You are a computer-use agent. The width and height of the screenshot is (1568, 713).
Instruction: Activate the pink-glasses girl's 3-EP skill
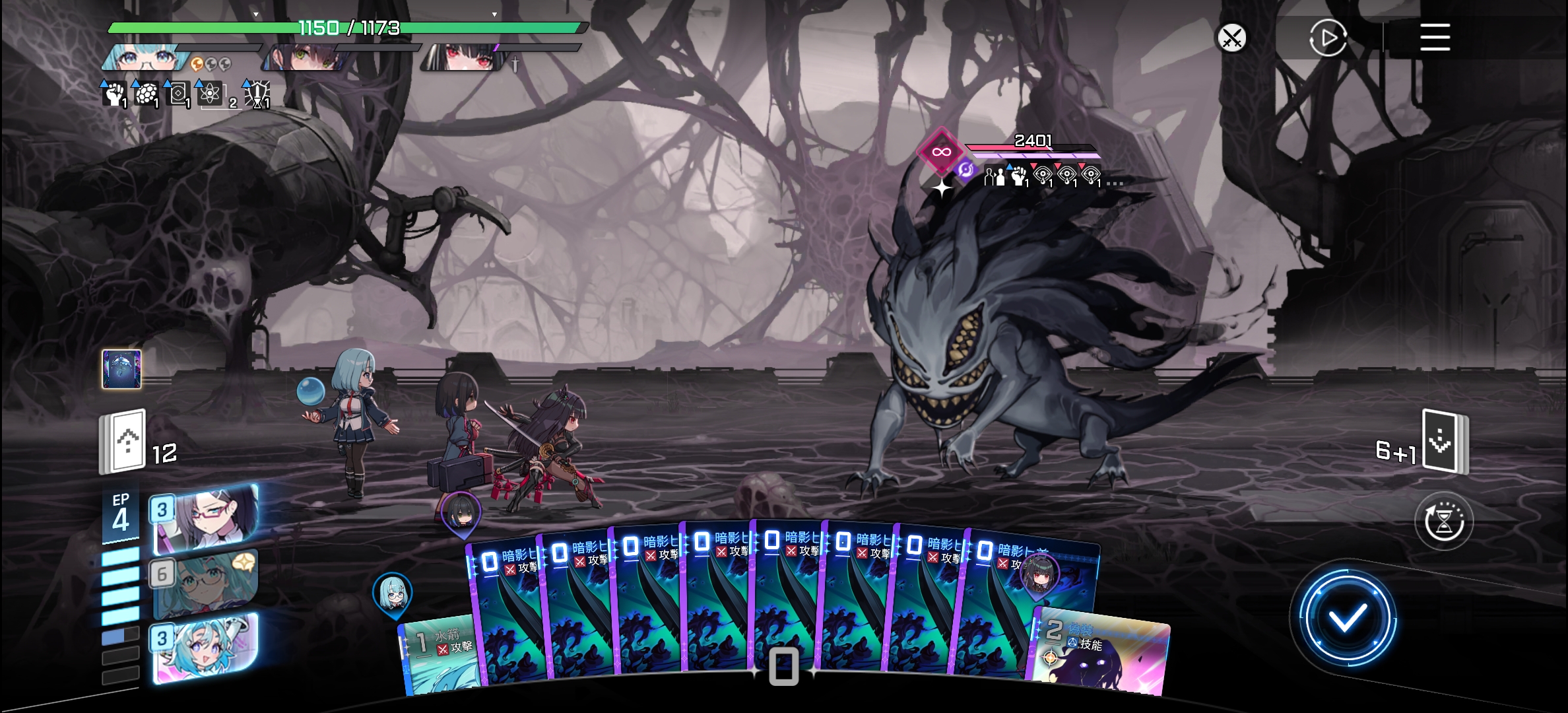coord(206,519)
